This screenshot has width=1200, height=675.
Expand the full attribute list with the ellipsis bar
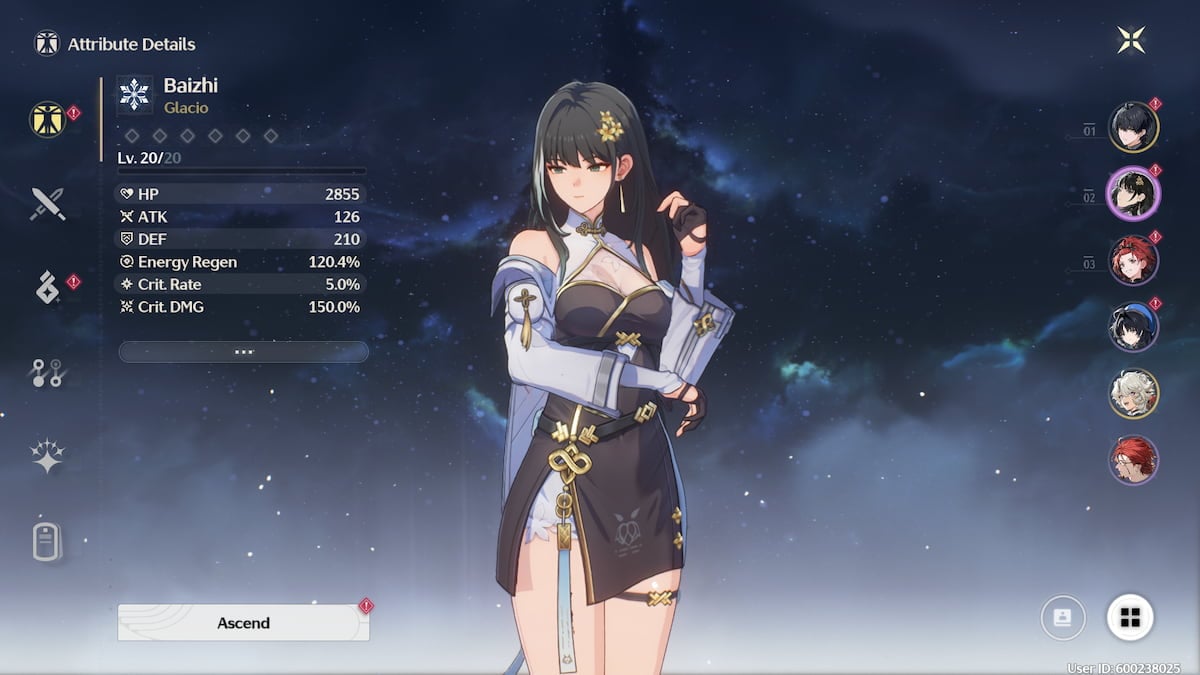click(x=243, y=352)
